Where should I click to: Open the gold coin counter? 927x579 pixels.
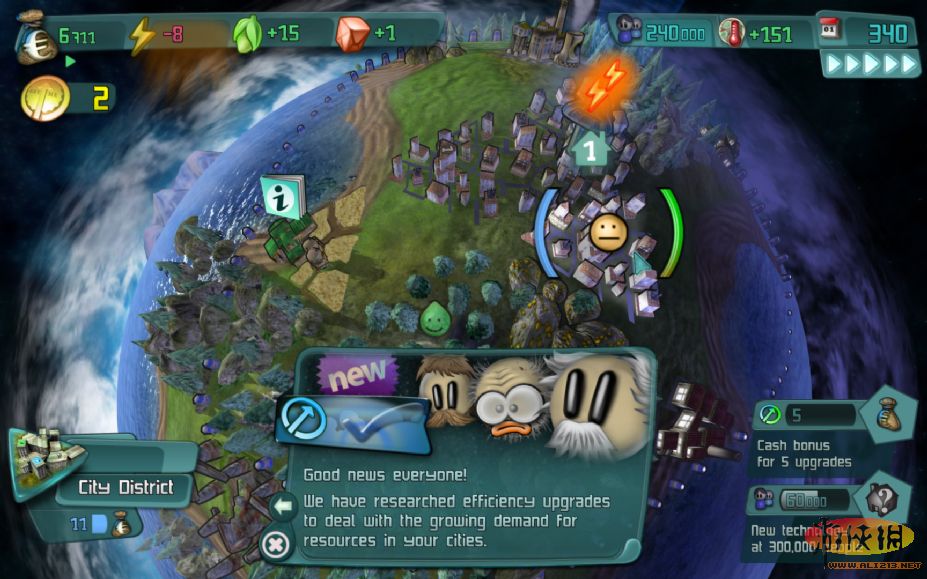46,98
